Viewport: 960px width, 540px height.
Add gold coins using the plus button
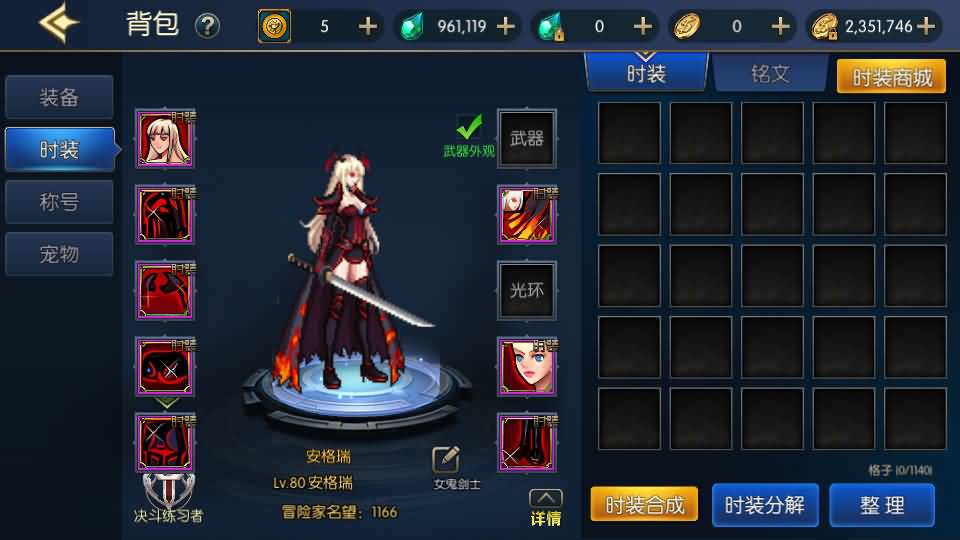tap(926, 26)
